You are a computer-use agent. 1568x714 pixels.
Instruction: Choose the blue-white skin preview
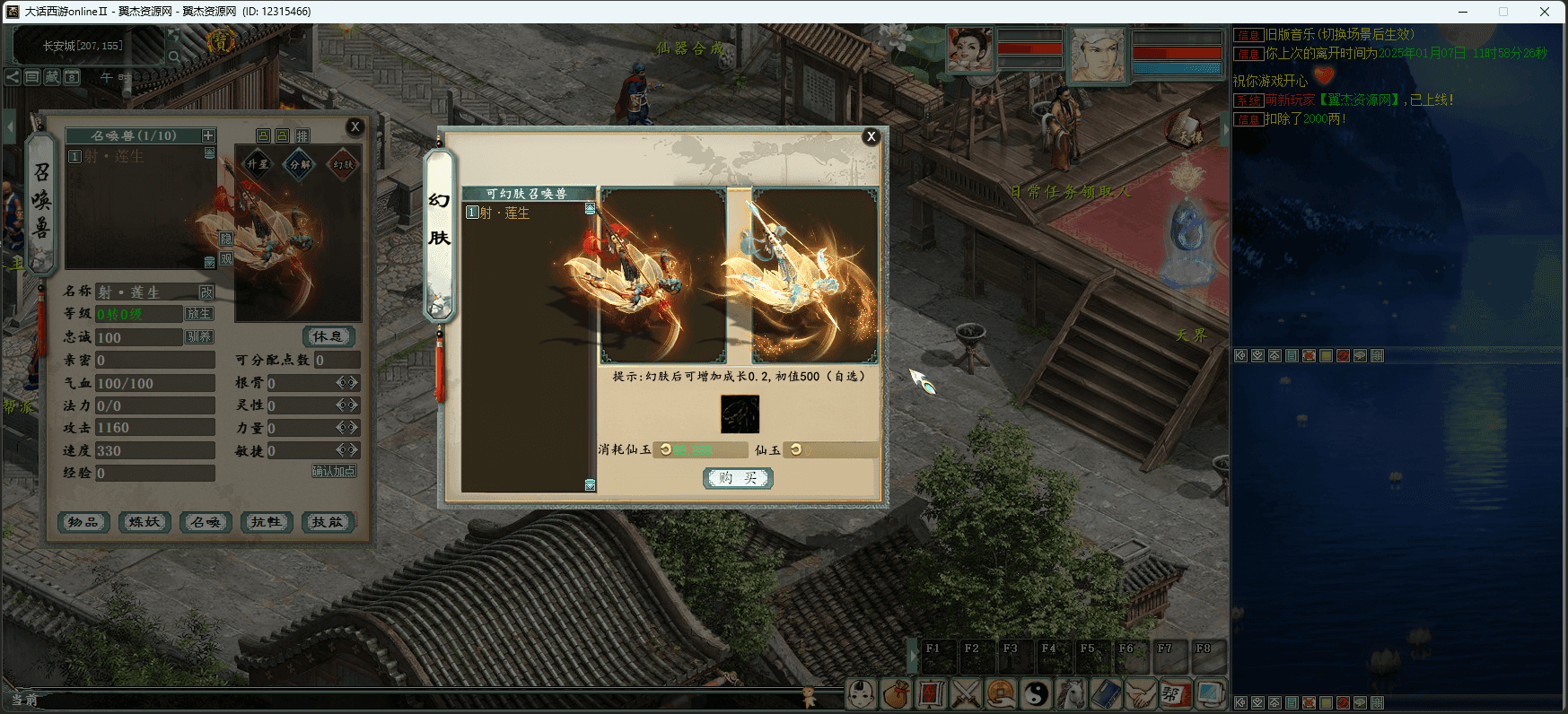pos(814,275)
